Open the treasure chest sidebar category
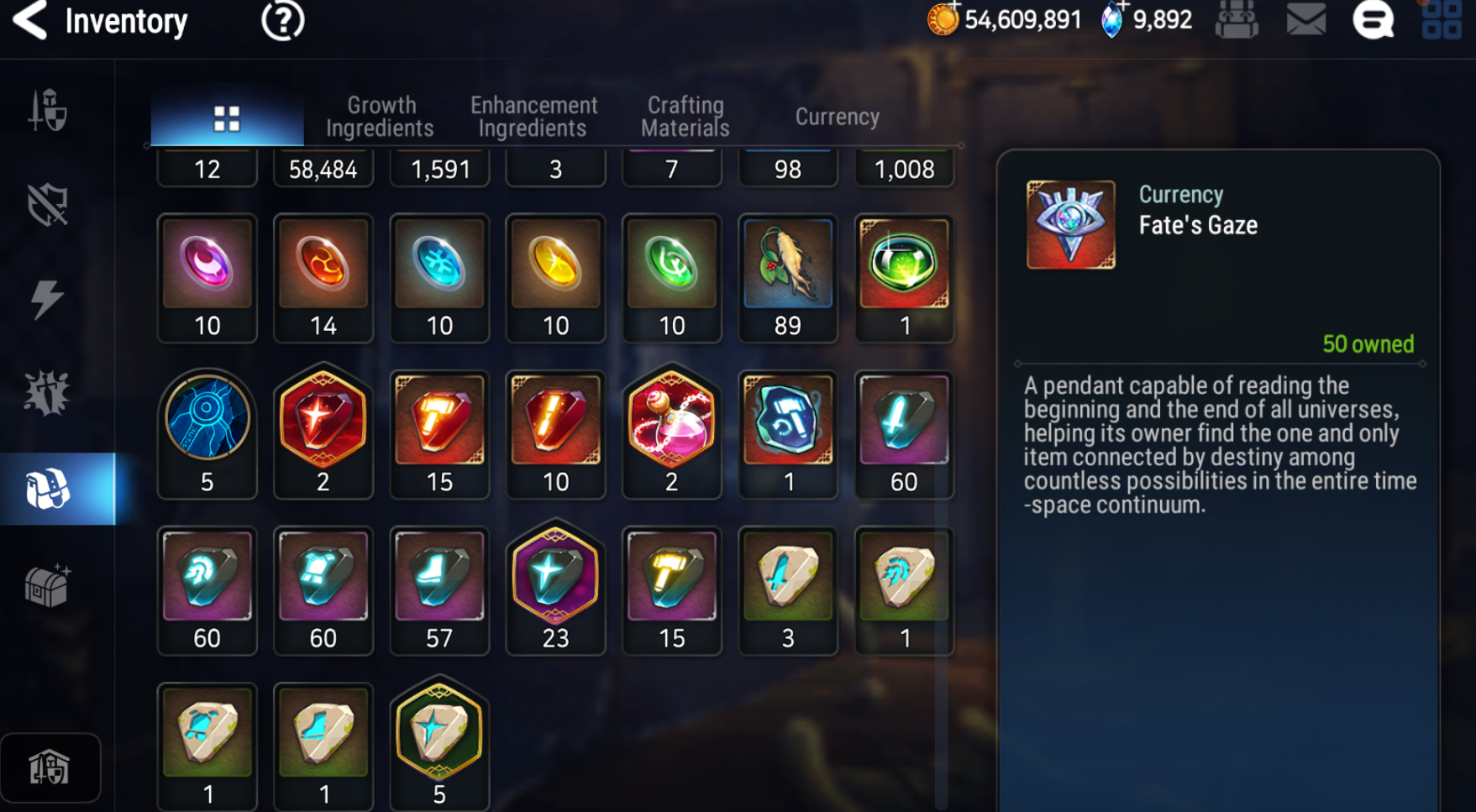The height and width of the screenshot is (812, 1476). (48, 585)
